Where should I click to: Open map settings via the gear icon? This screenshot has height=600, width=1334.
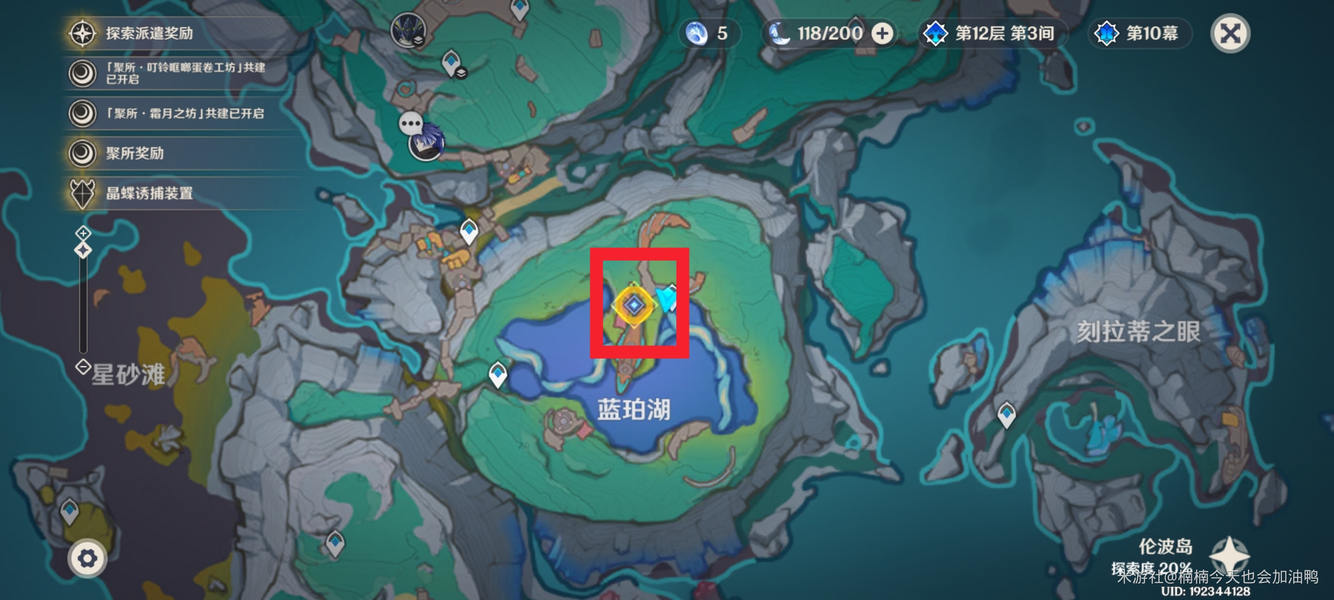(87, 558)
